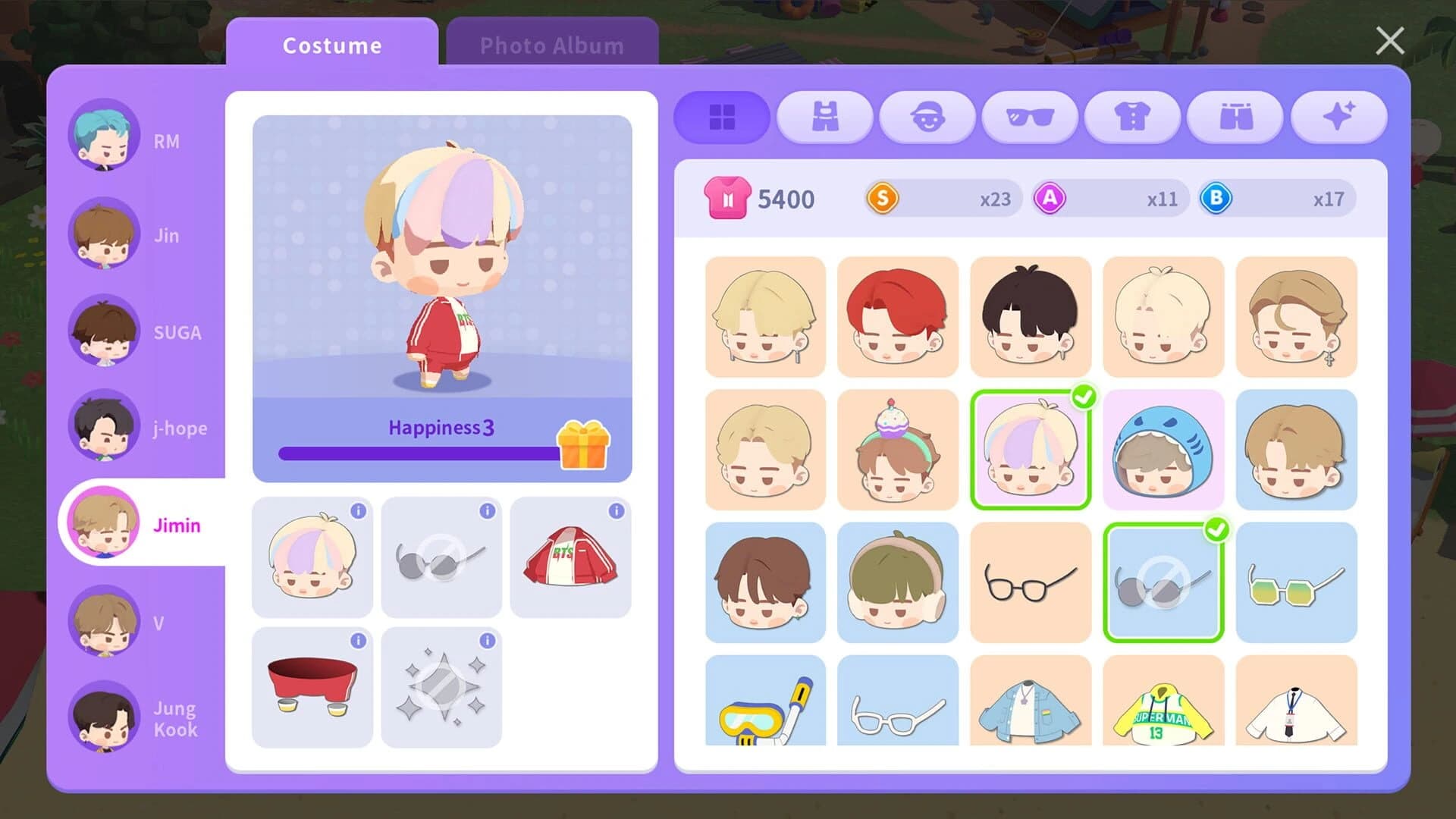Open the hat category filter
This screenshot has height=819, width=1456.
click(927, 118)
